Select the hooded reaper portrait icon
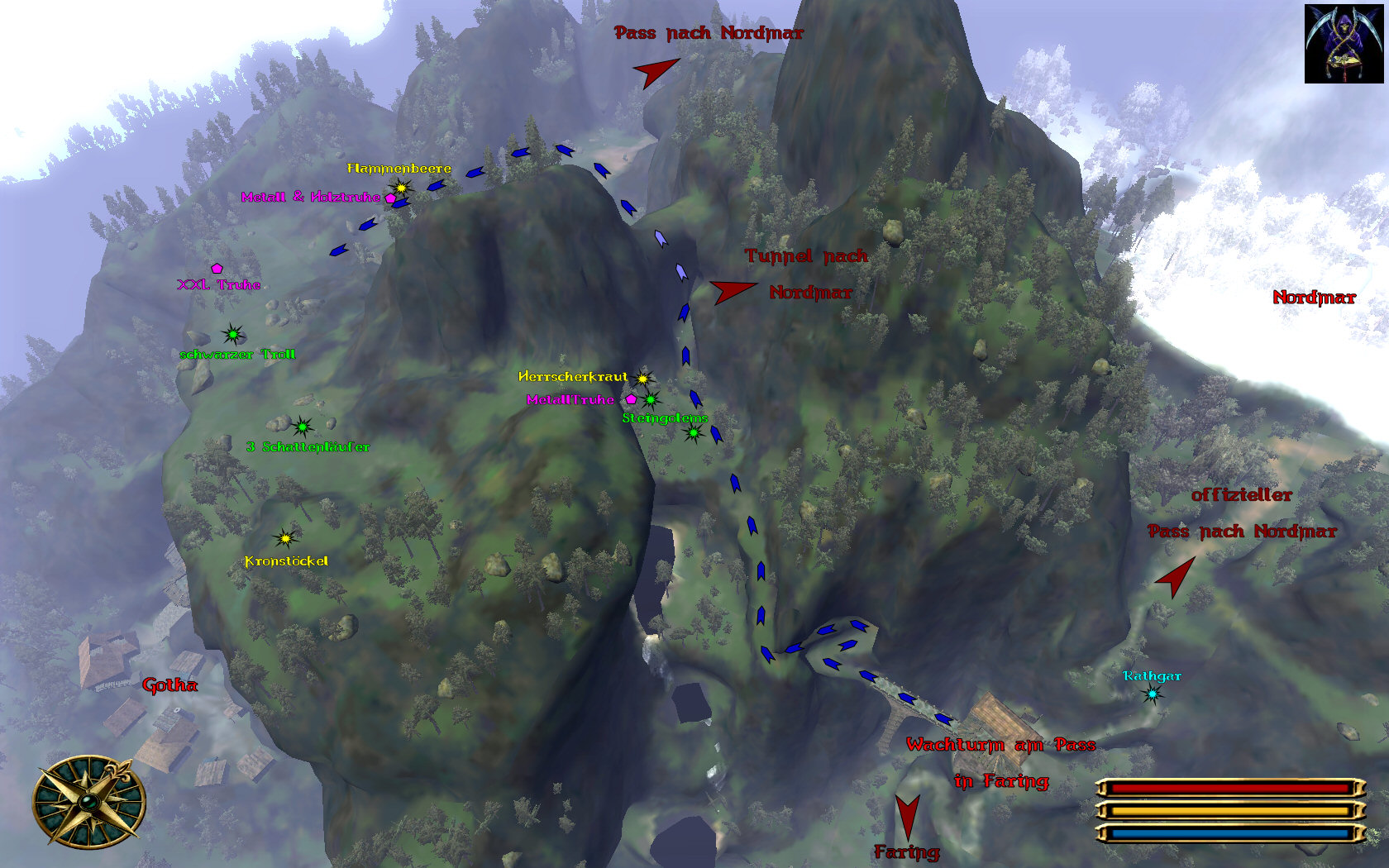Image resolution: width=1389 pixels, height=868 pixels. click(x=1344, y=44)
